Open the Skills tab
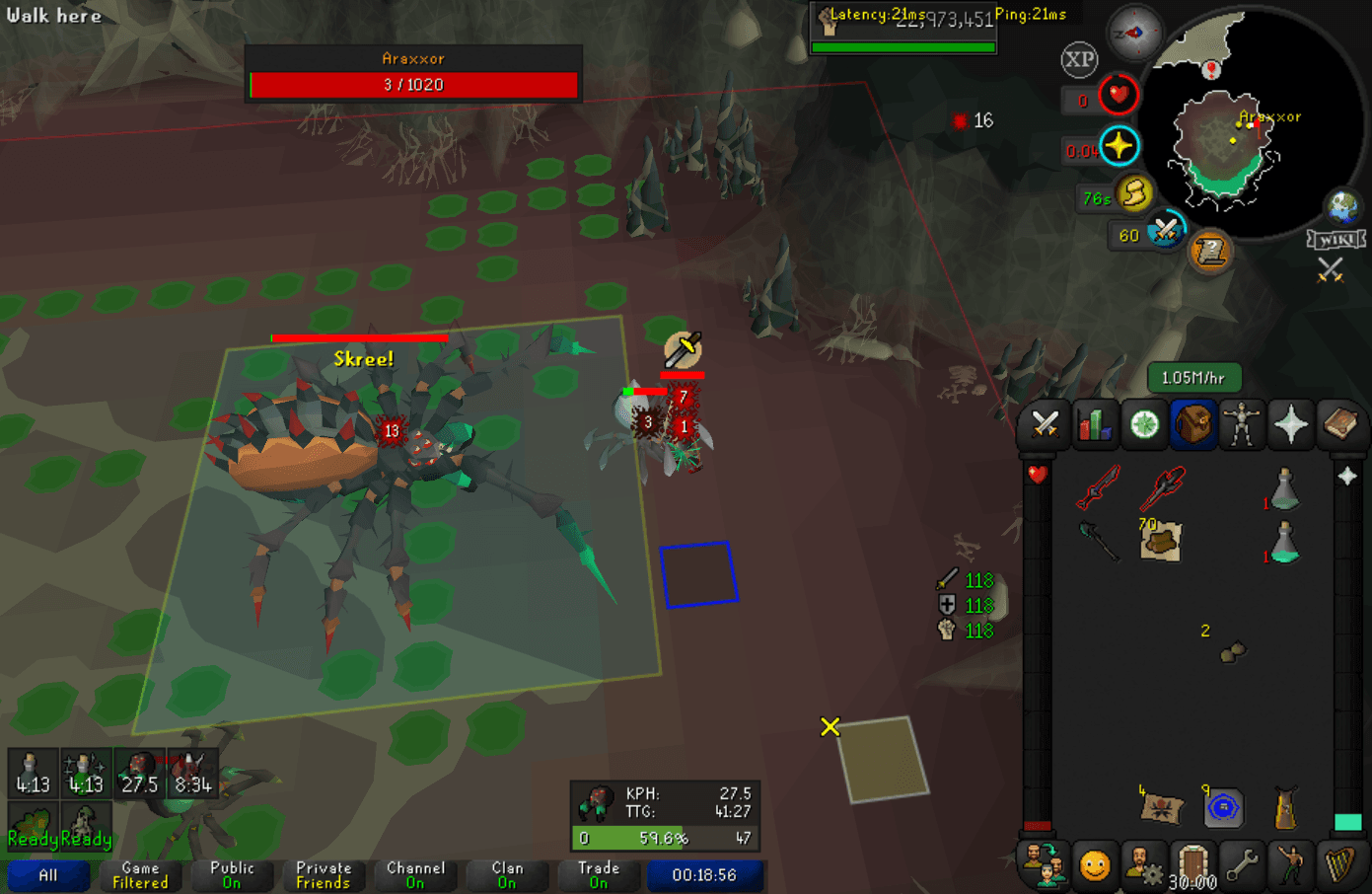 (1095, 424)
